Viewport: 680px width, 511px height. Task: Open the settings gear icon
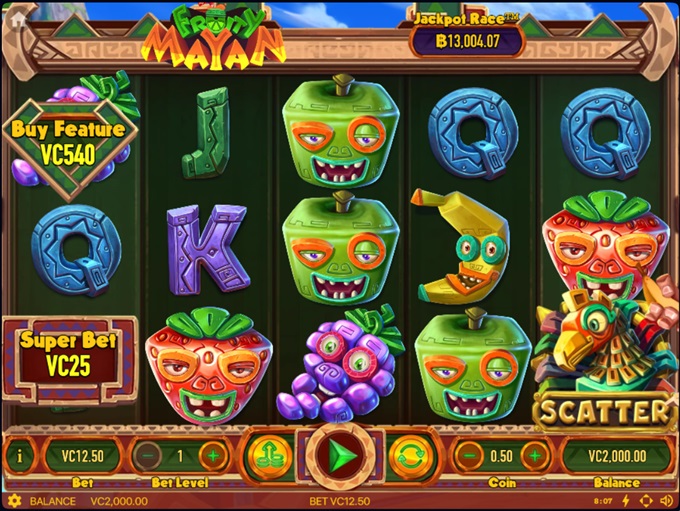point(13,501)
